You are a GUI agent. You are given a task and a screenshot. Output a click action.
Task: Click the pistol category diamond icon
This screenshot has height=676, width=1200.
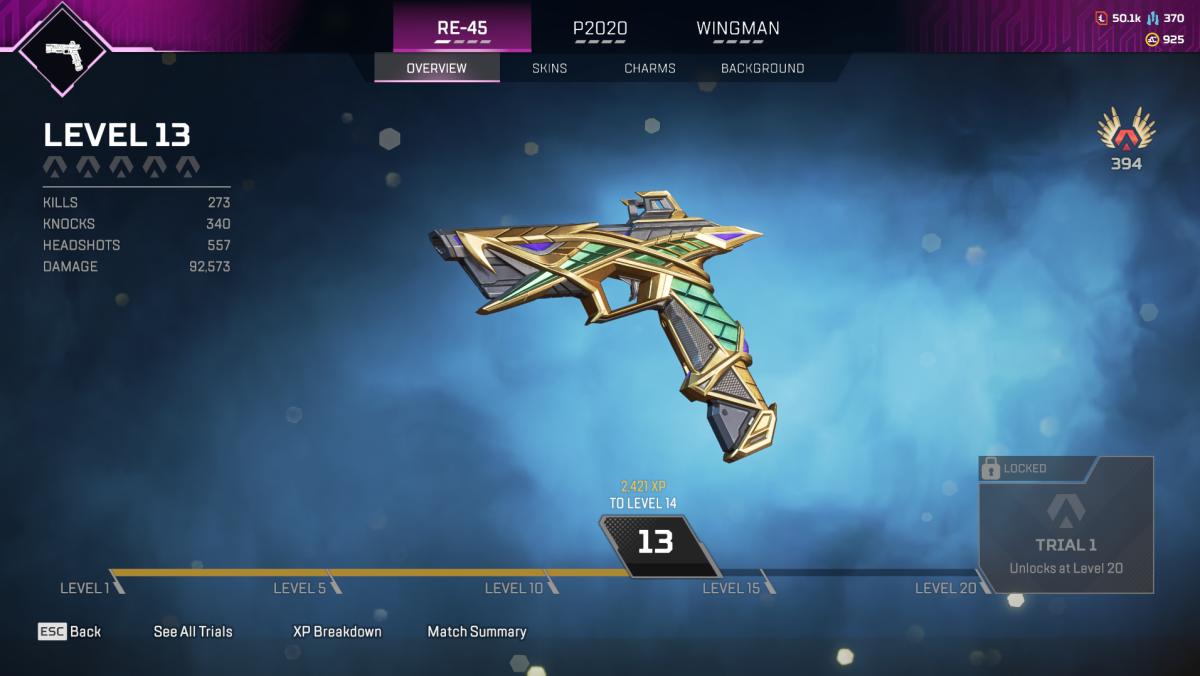click(63, 47)
